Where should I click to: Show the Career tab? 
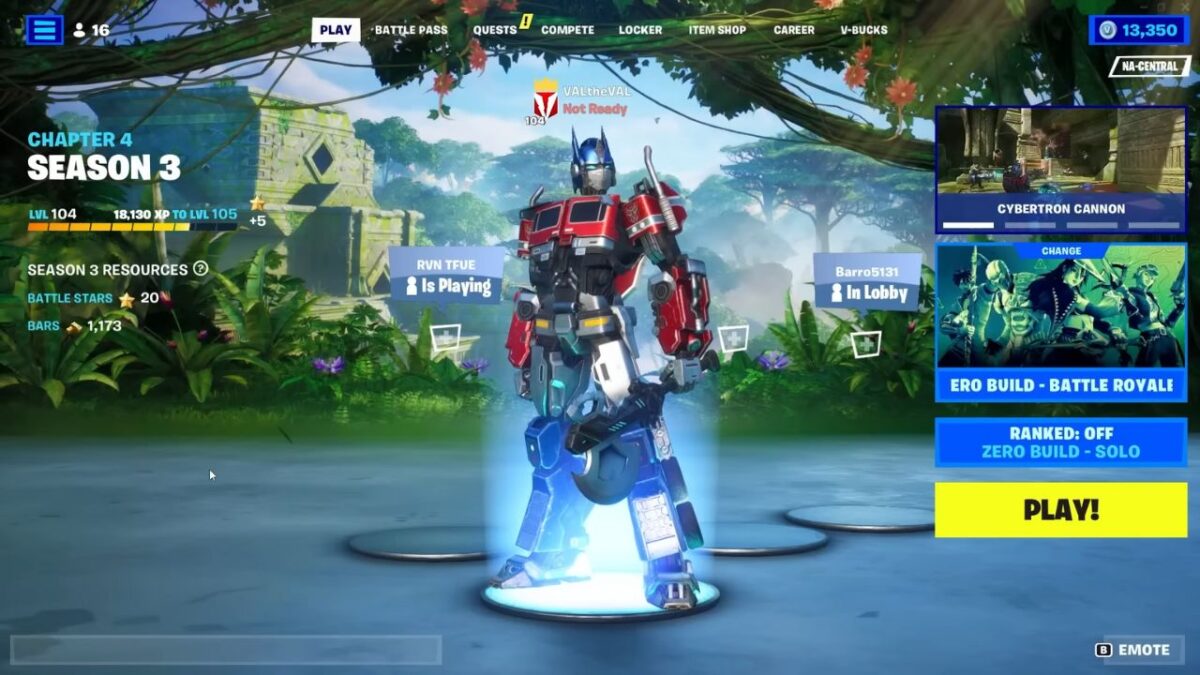point(794,30)
